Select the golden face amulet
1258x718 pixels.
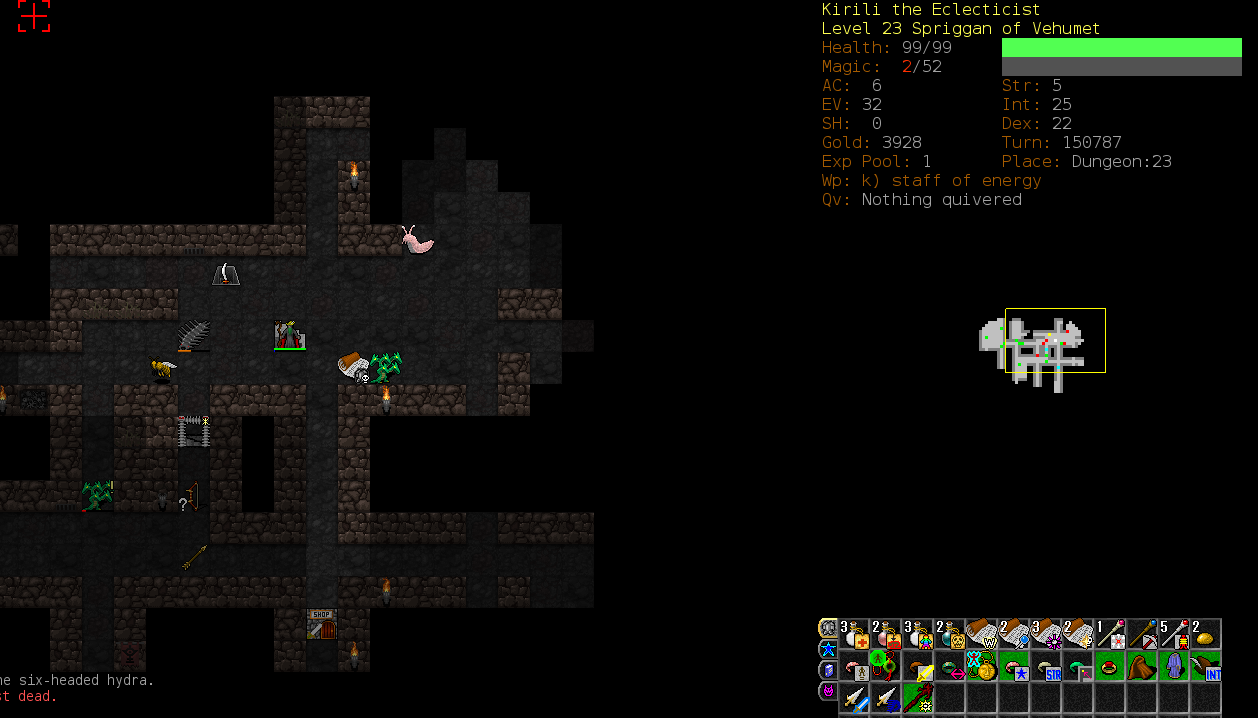[982, 666]
